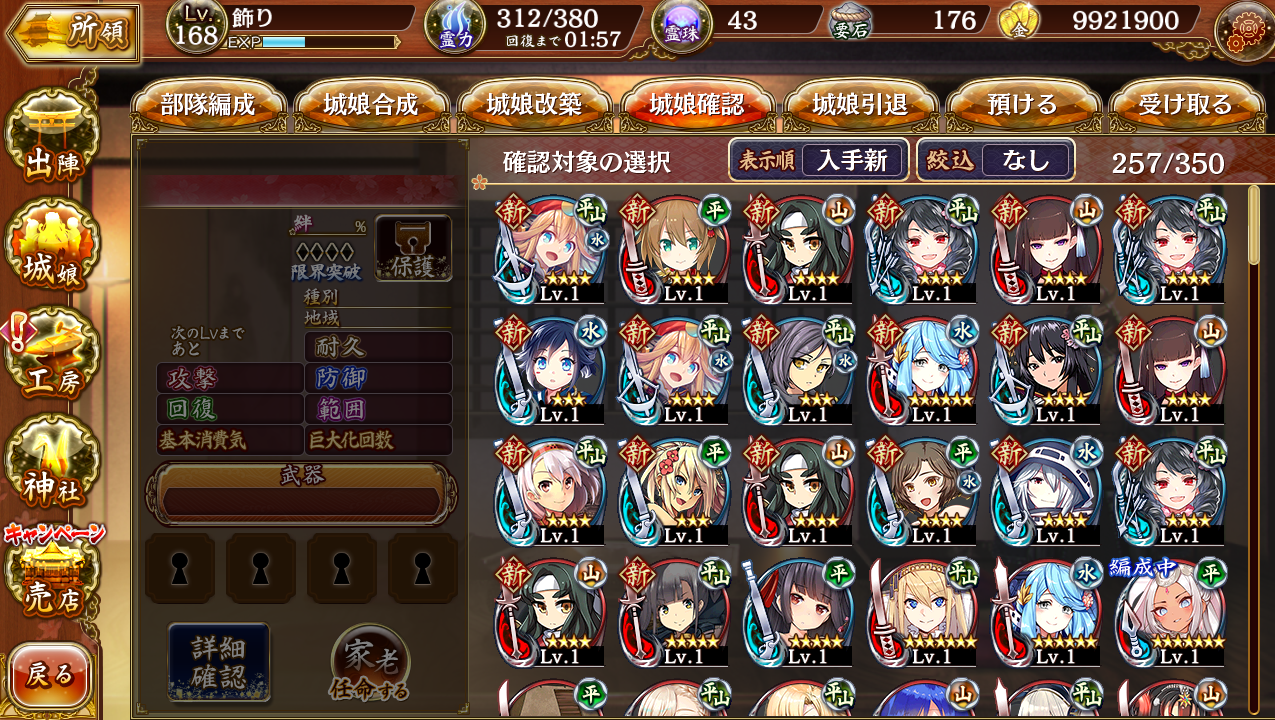The width and height of the screenshot is (1275, 720).
Task: Switch to the 城娘改築 tab
Action: (x=534, y=105)
